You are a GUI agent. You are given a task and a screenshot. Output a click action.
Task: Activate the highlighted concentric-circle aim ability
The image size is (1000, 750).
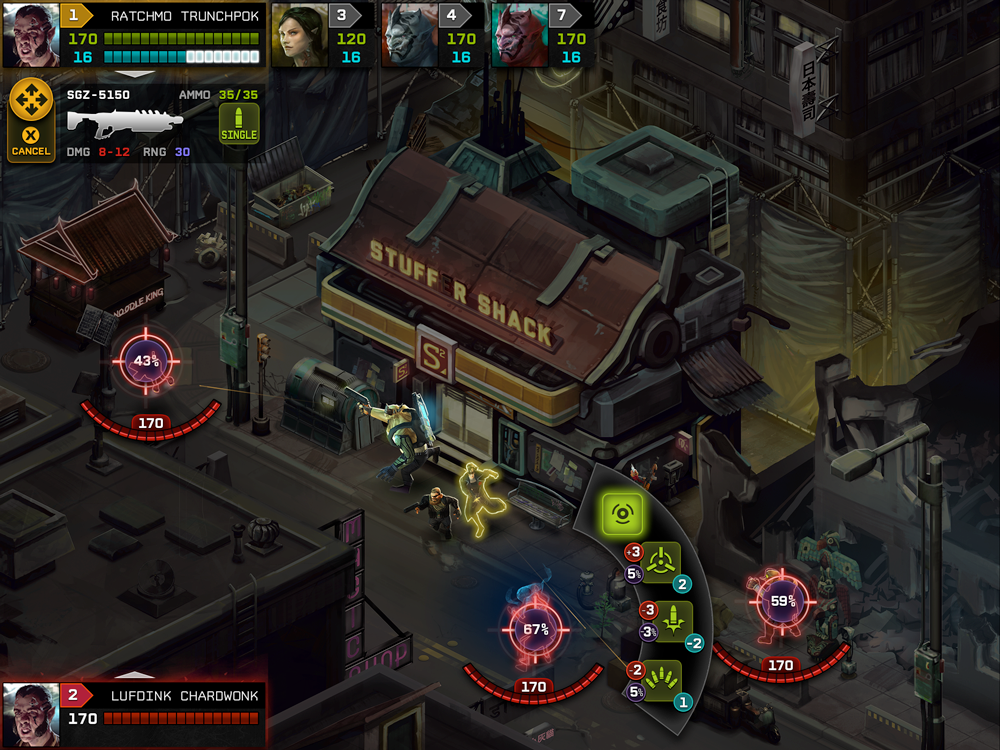pos(621,514)
